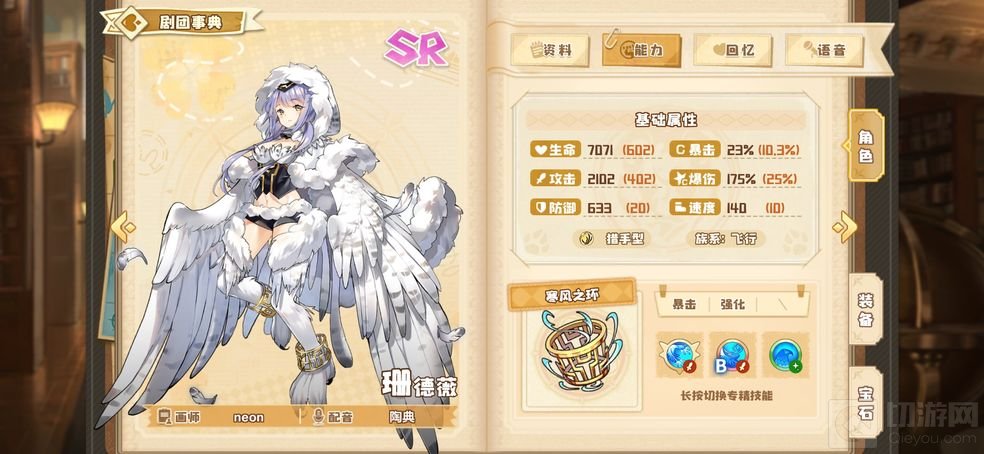Open the 资料 profile tab
The width and height of the screenshot is (984, 454).
[x=549, y=50]
